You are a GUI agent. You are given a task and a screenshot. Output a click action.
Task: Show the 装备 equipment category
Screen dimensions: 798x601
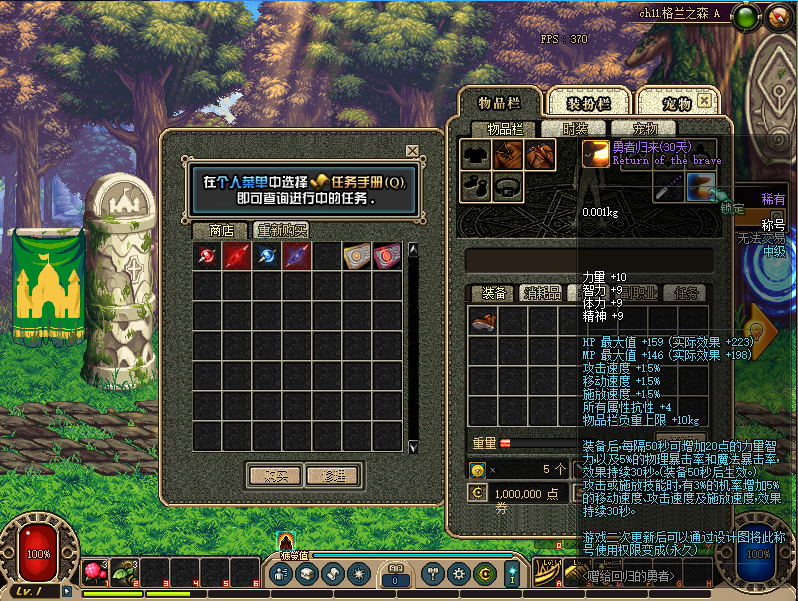point(493,293)
